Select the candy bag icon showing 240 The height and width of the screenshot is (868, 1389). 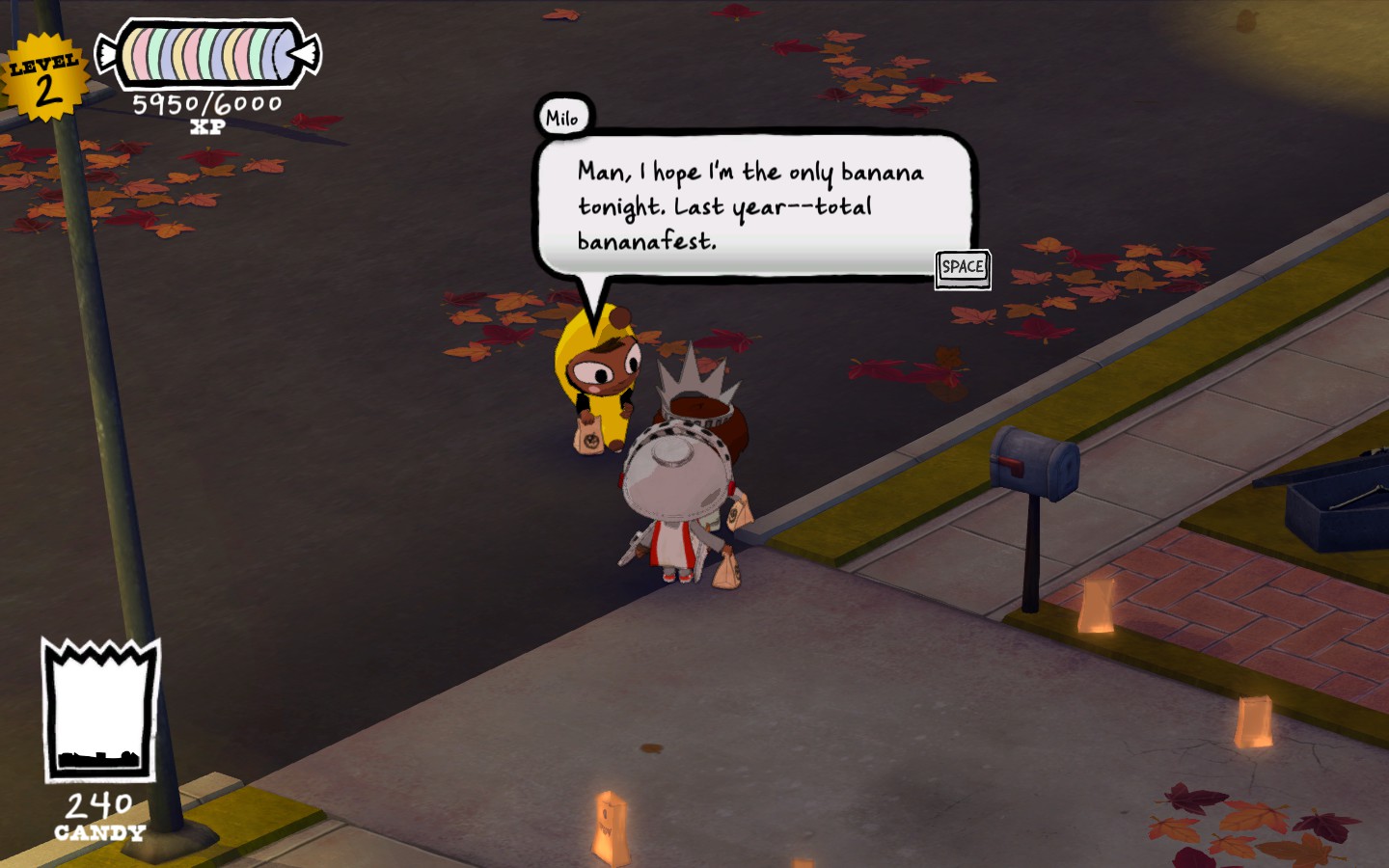[96, 709]
